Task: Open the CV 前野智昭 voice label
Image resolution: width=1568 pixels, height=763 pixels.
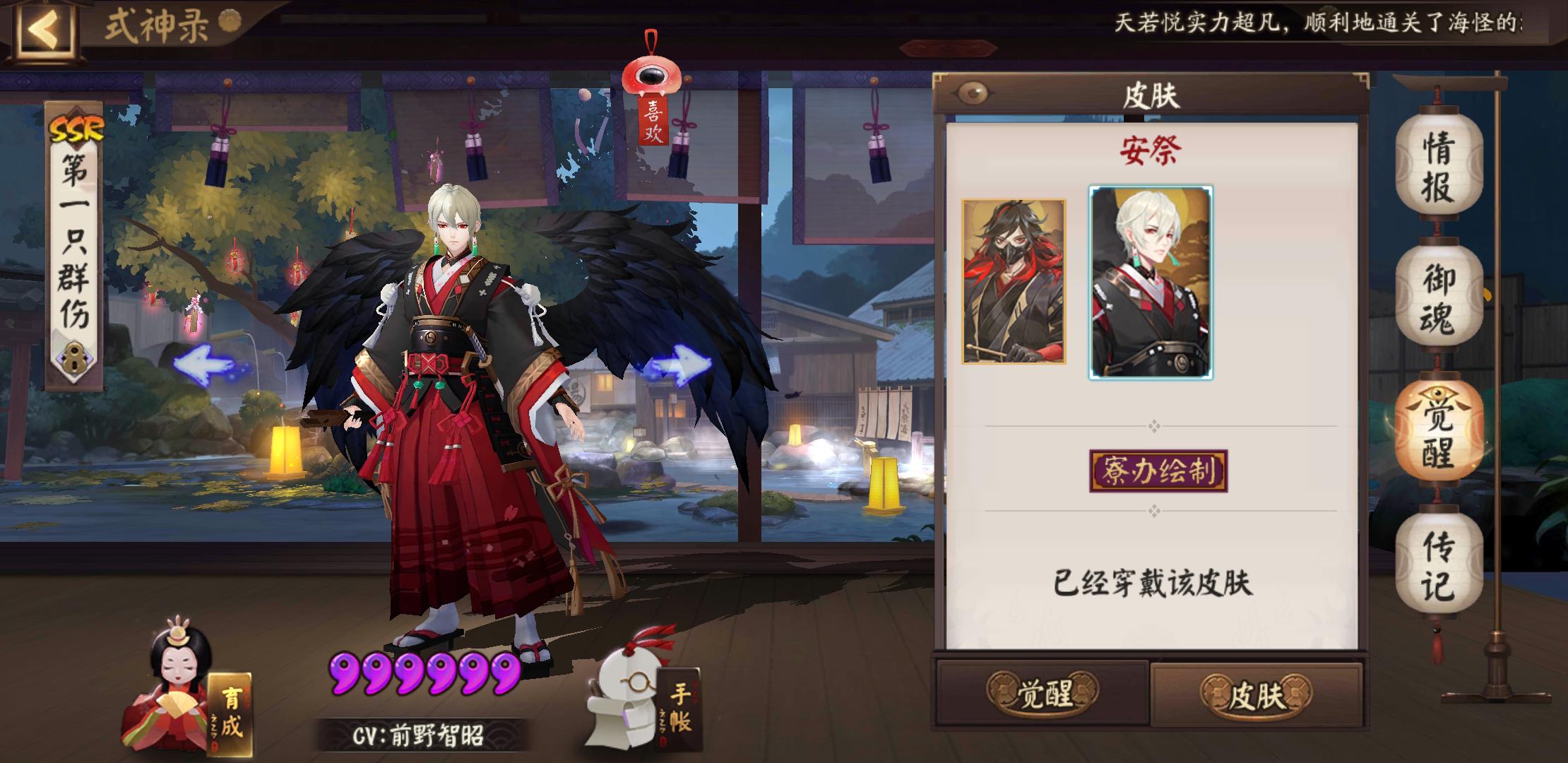Action: pos(420,736)
